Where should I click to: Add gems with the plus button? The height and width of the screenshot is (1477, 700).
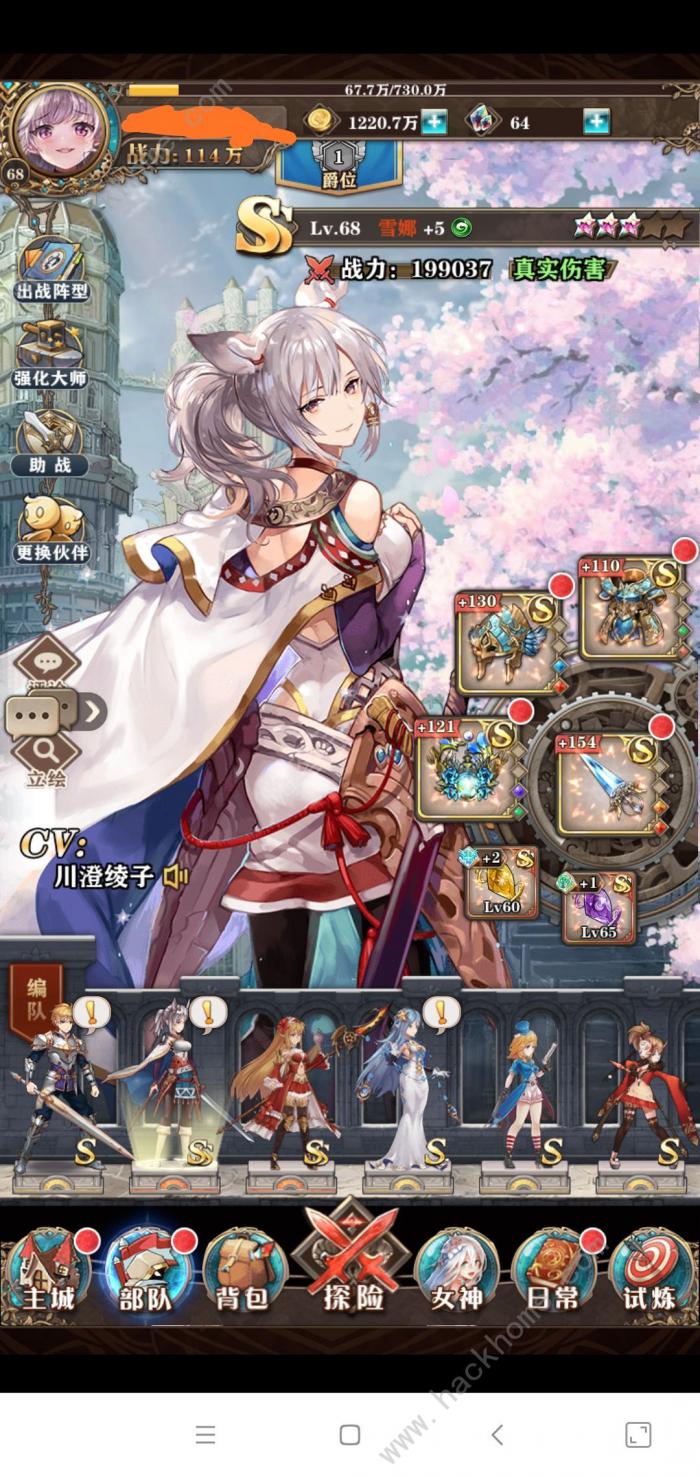point(596,123)
